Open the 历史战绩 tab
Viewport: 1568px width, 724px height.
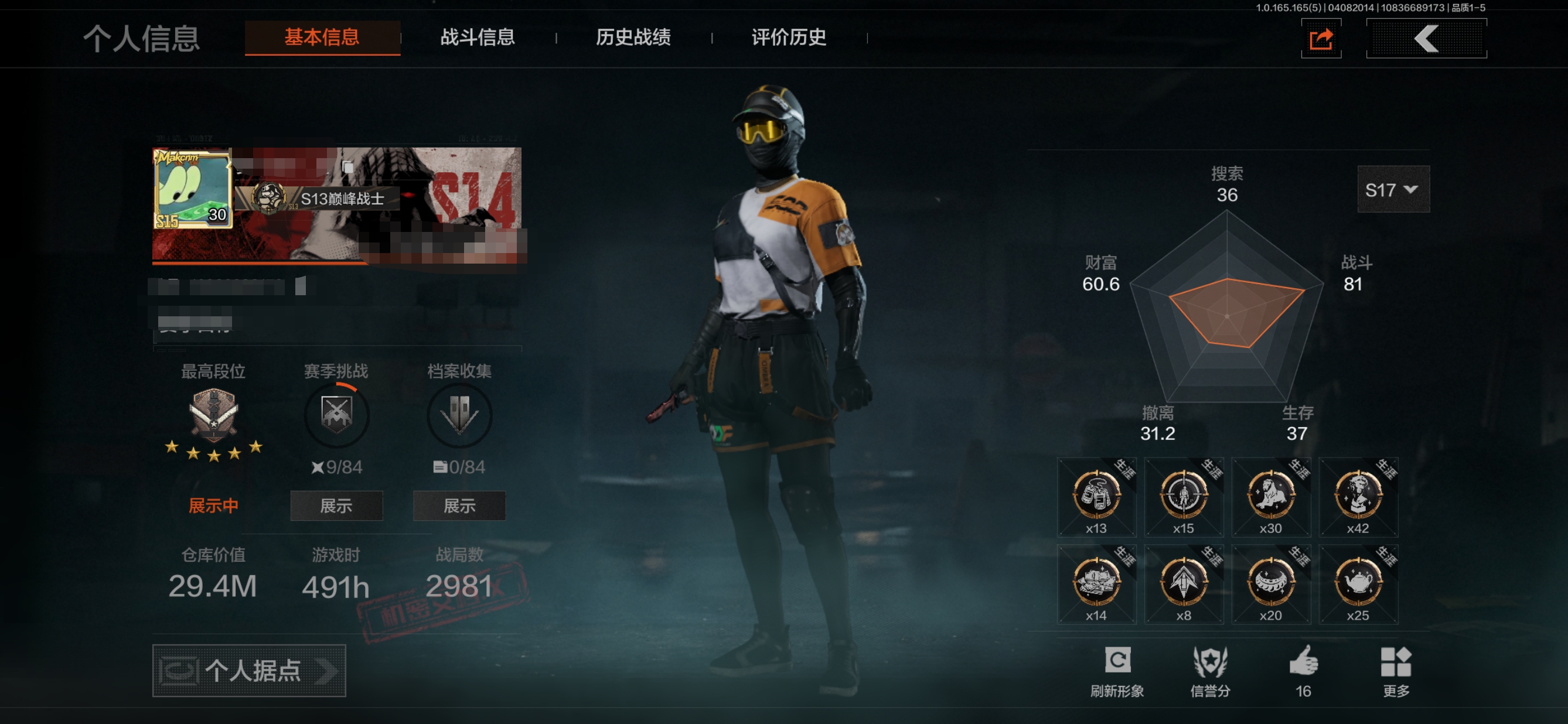pyautogui.click(x=633, y=37)
